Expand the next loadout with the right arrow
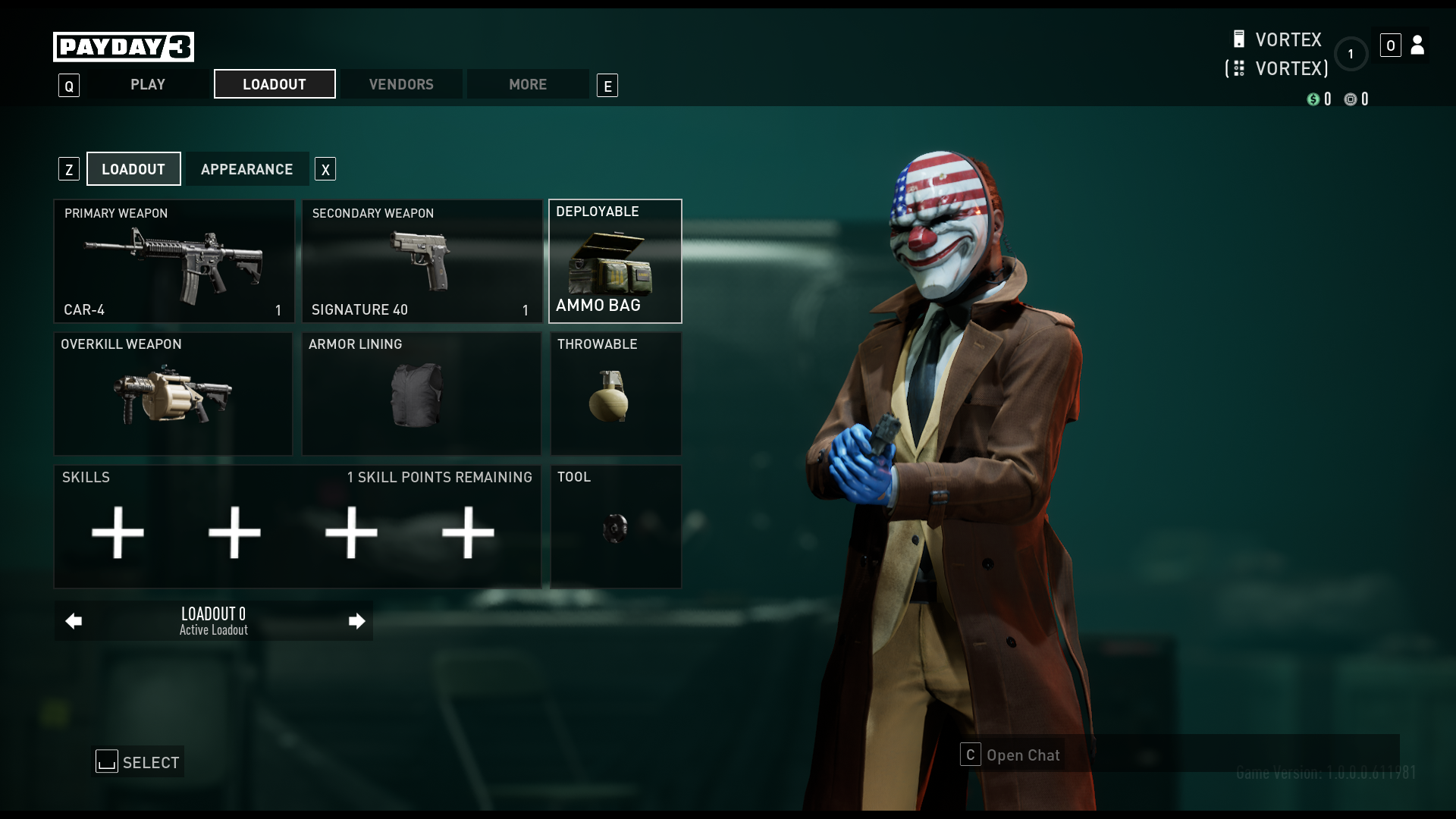 click(x=356, y=620)
